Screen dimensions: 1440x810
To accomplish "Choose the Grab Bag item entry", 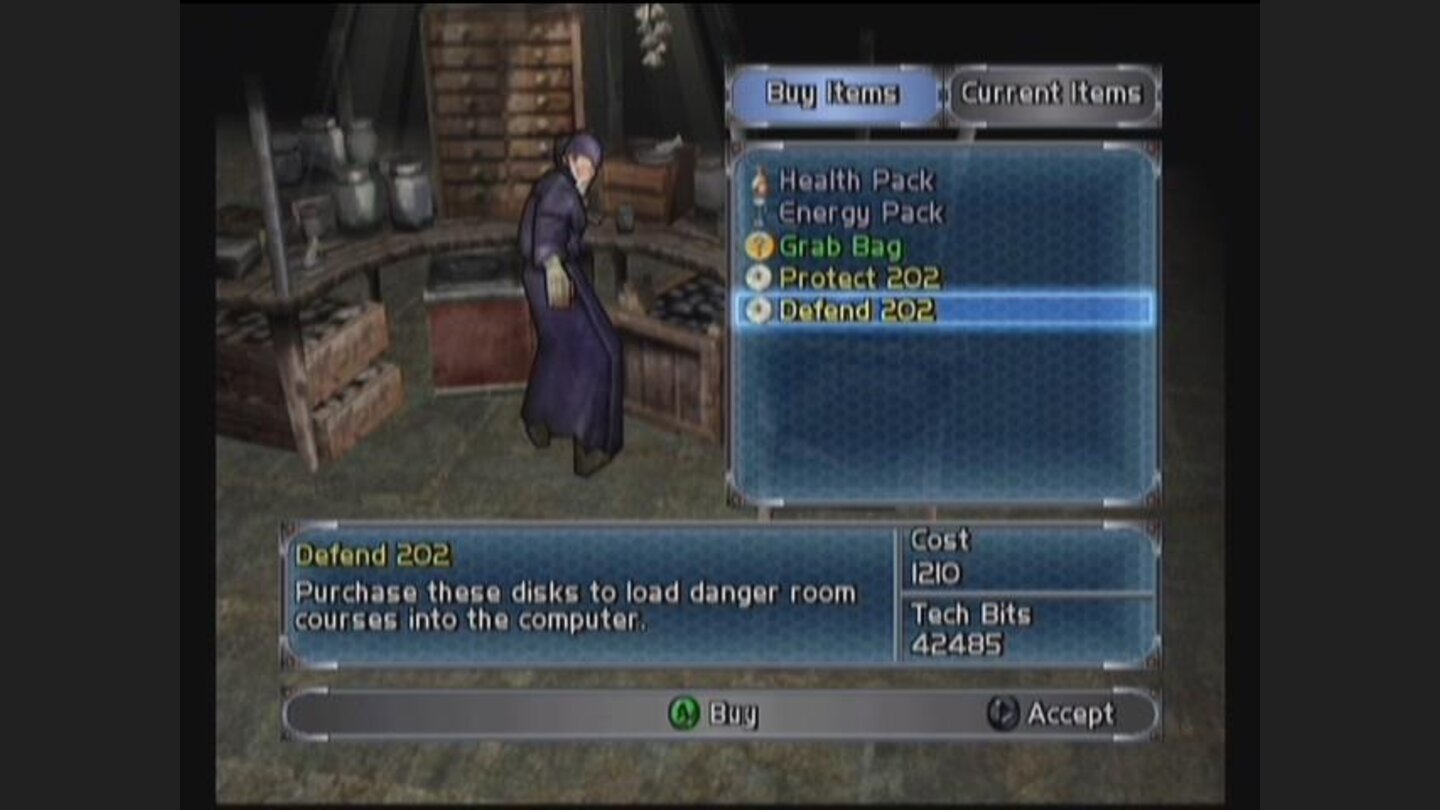I will point(840,246).
